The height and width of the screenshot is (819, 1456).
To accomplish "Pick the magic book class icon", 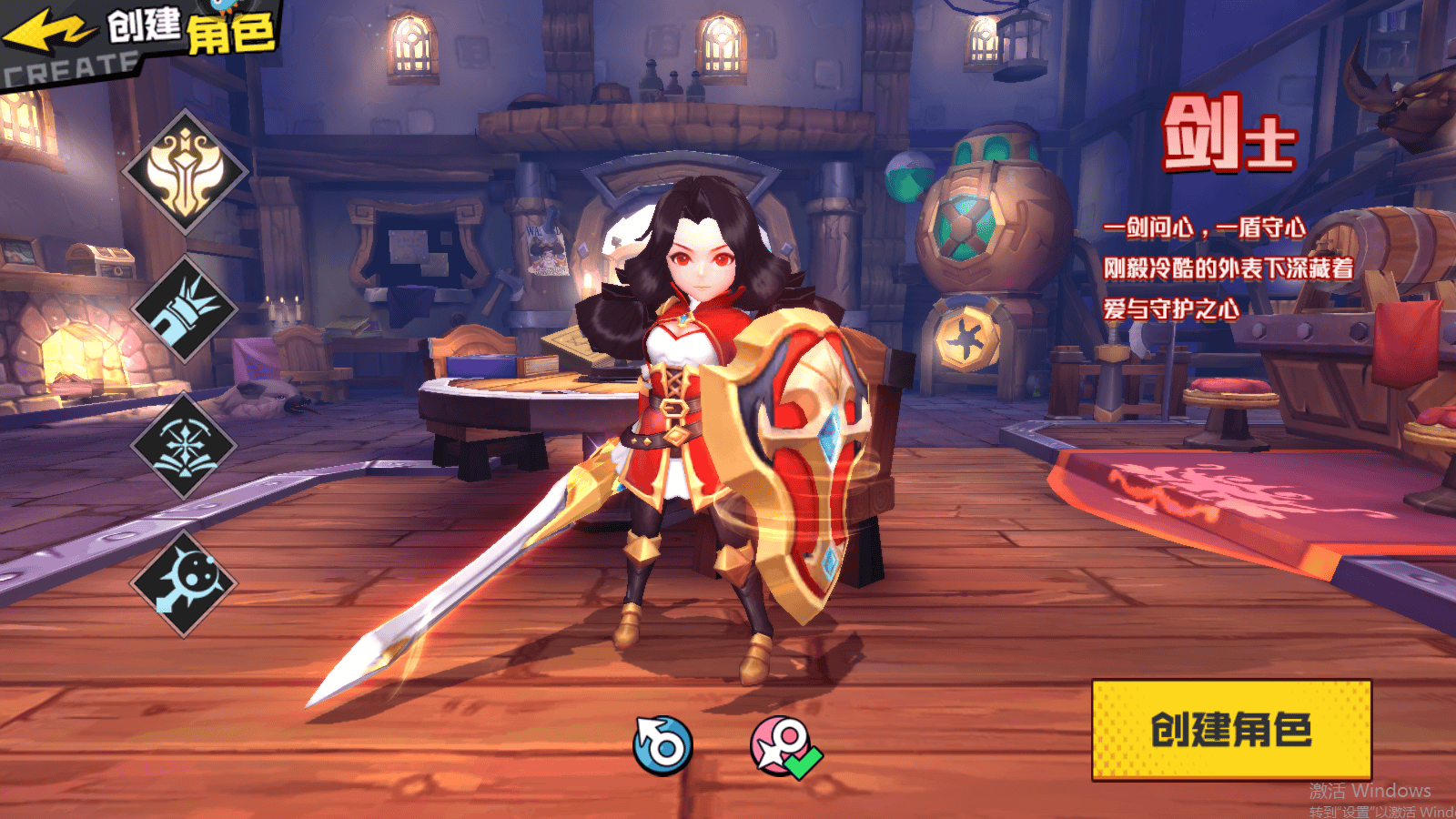I will [x=185, y=446].
